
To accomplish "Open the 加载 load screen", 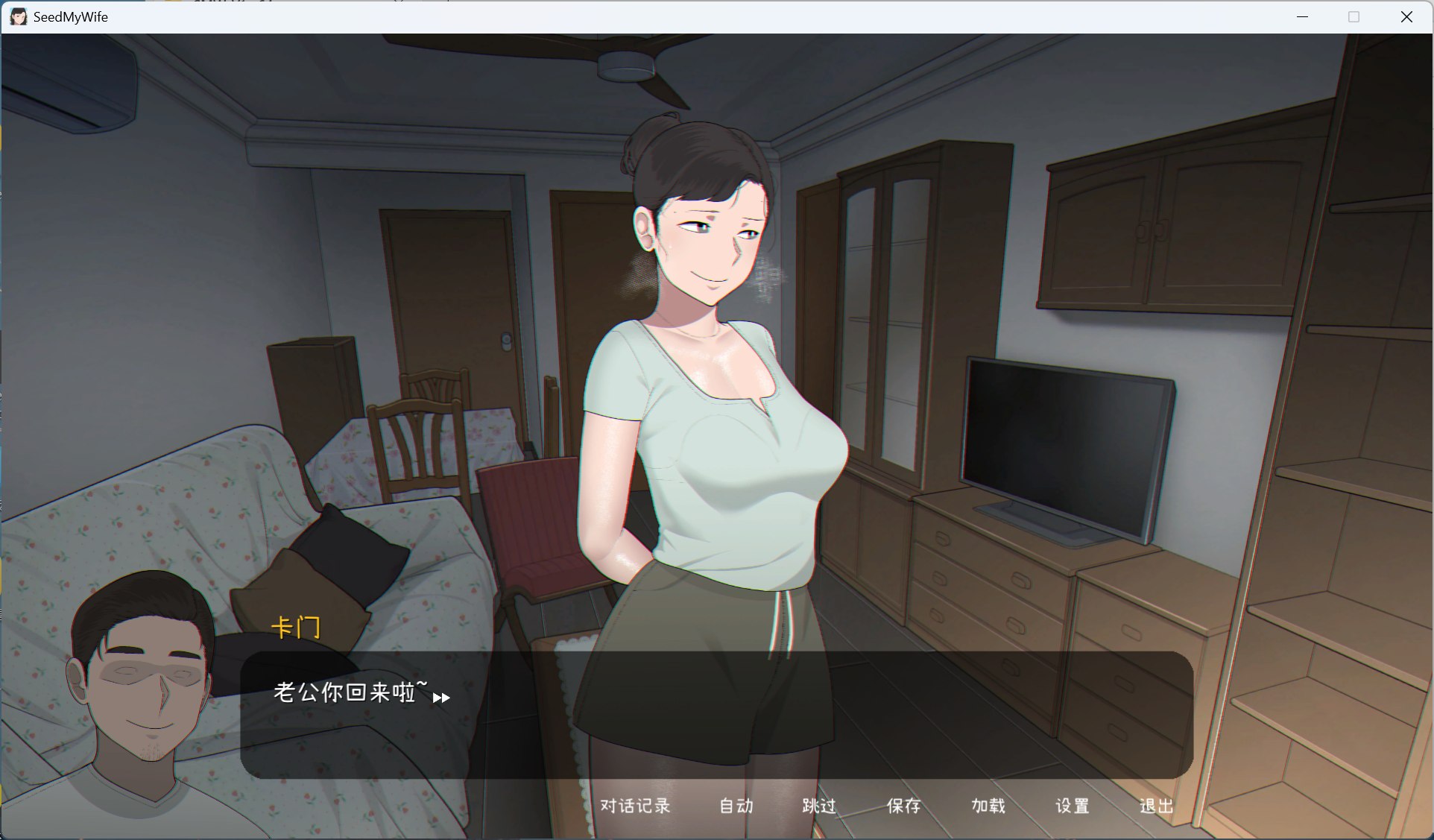I will [988, 806].
